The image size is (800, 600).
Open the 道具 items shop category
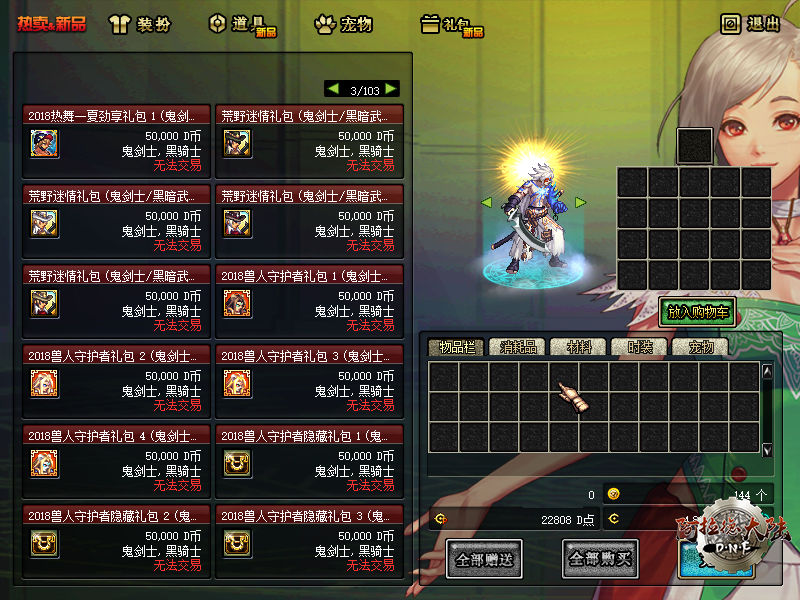[240, 24]
